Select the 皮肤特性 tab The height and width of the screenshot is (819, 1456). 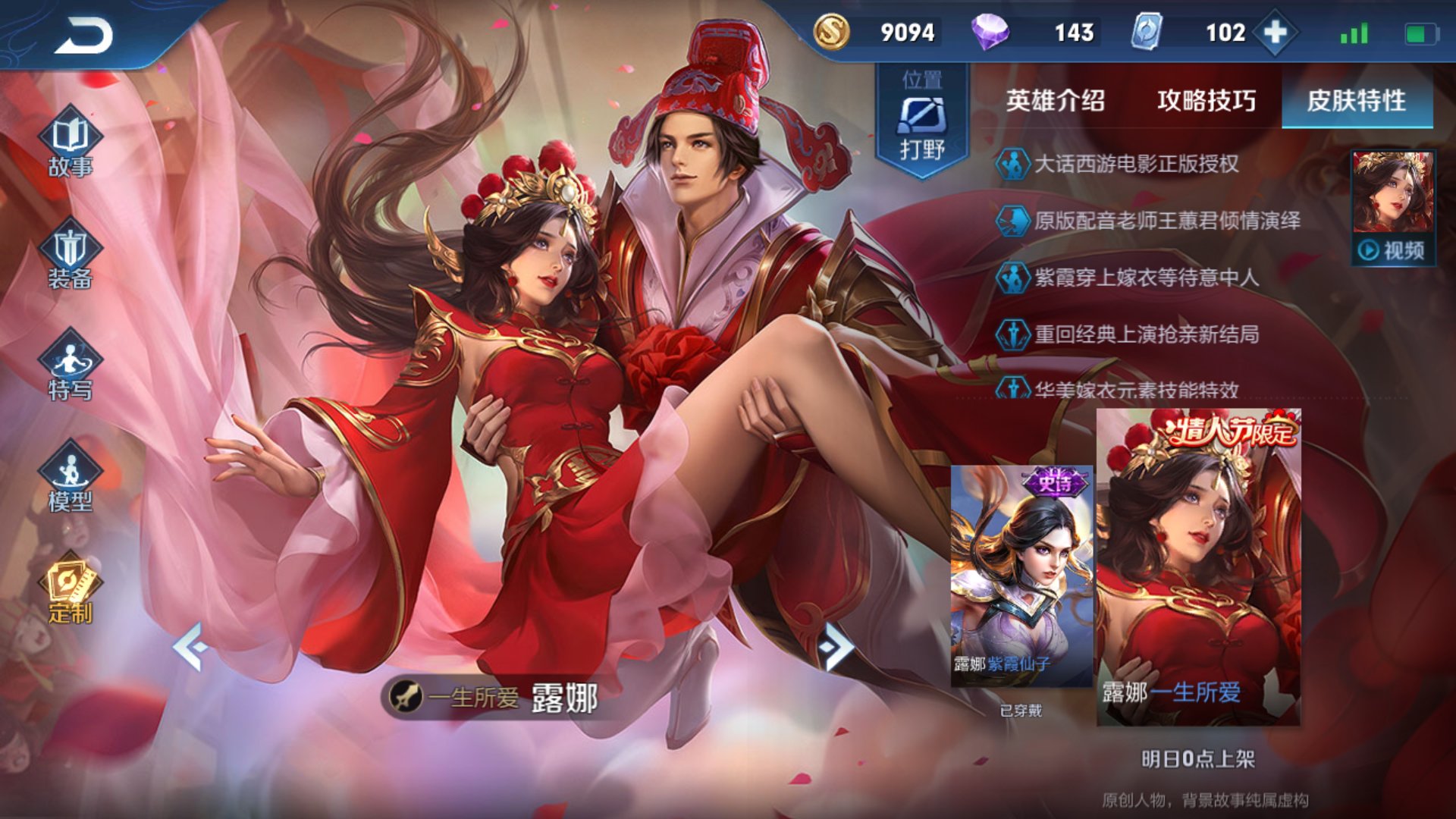pos(1356,101)
